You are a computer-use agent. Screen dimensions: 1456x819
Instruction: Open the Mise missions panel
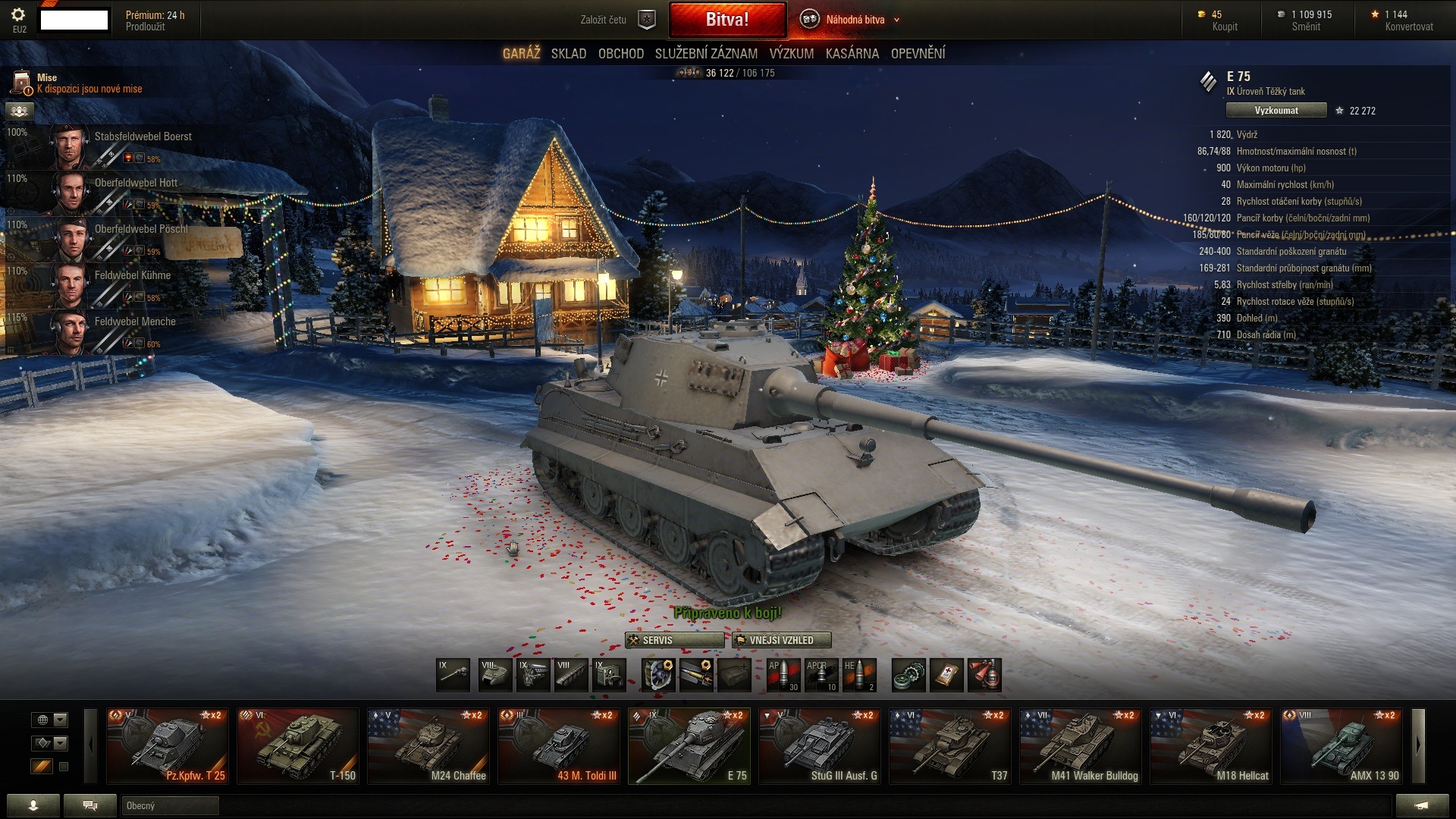coord(76,83)
